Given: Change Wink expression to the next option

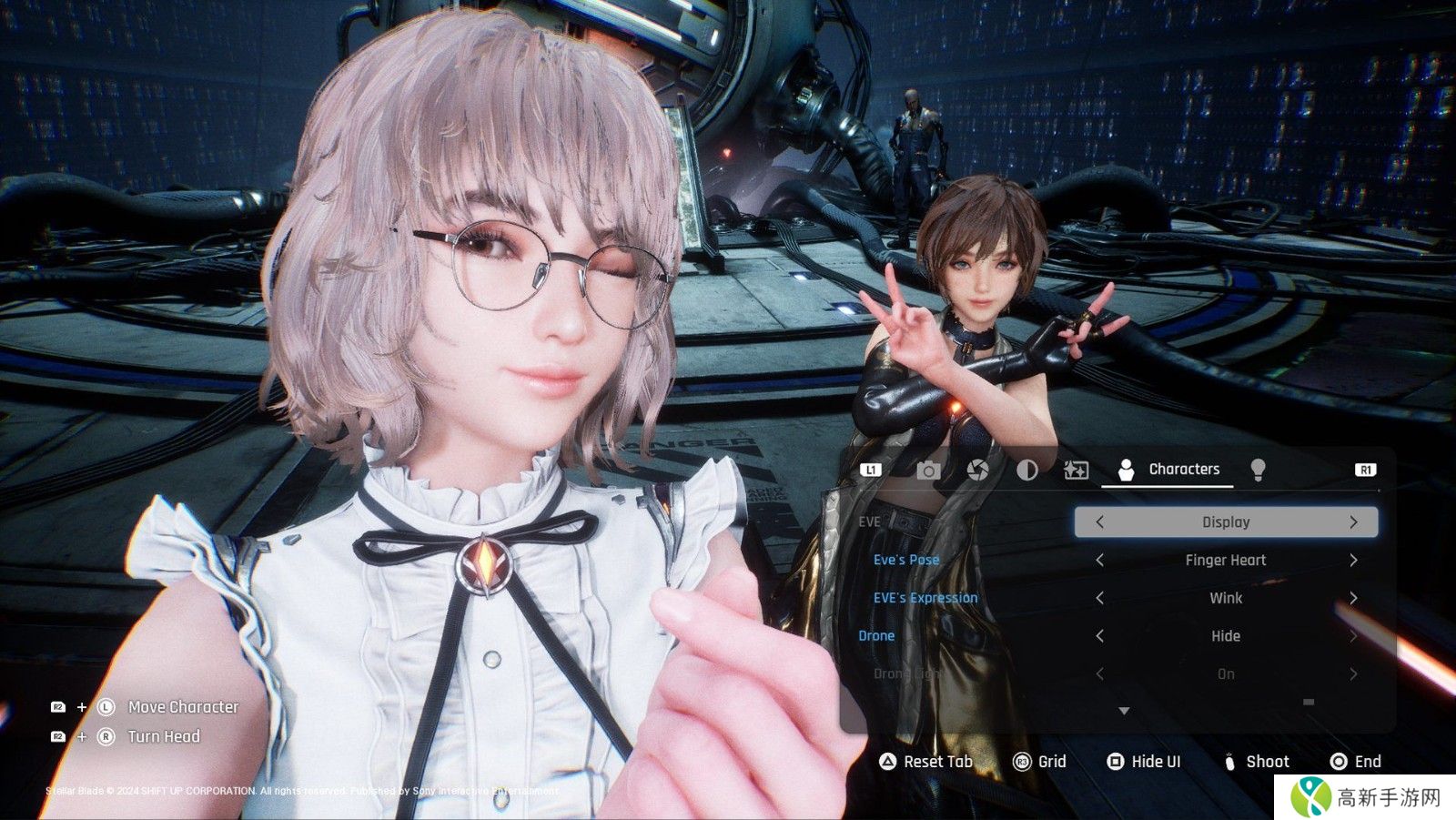Looking at the screenshot, I should pyautogui.click(x=1353, y=598).
